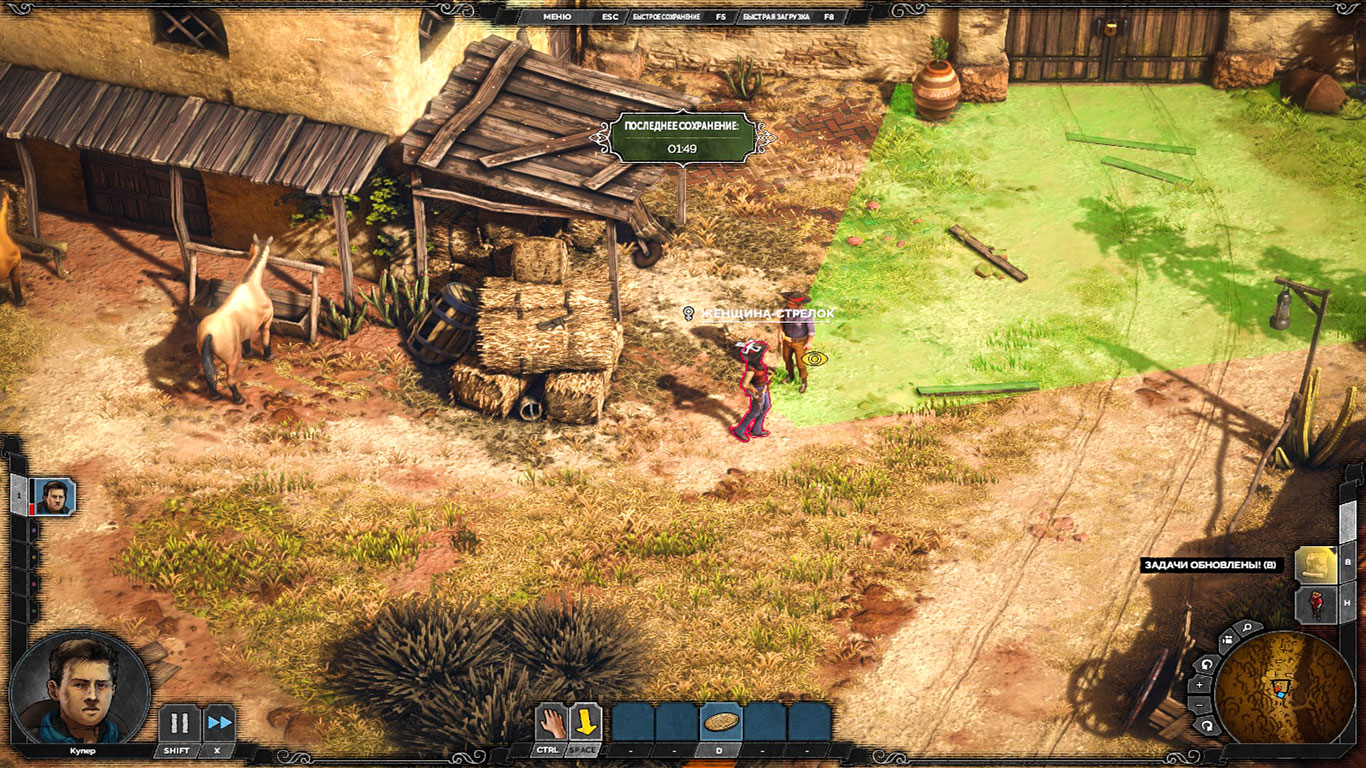Image resolution: width=1366 pixels, height=768 pixels.
Task: Select the fake coin ability slot
Action: point(720,721)
